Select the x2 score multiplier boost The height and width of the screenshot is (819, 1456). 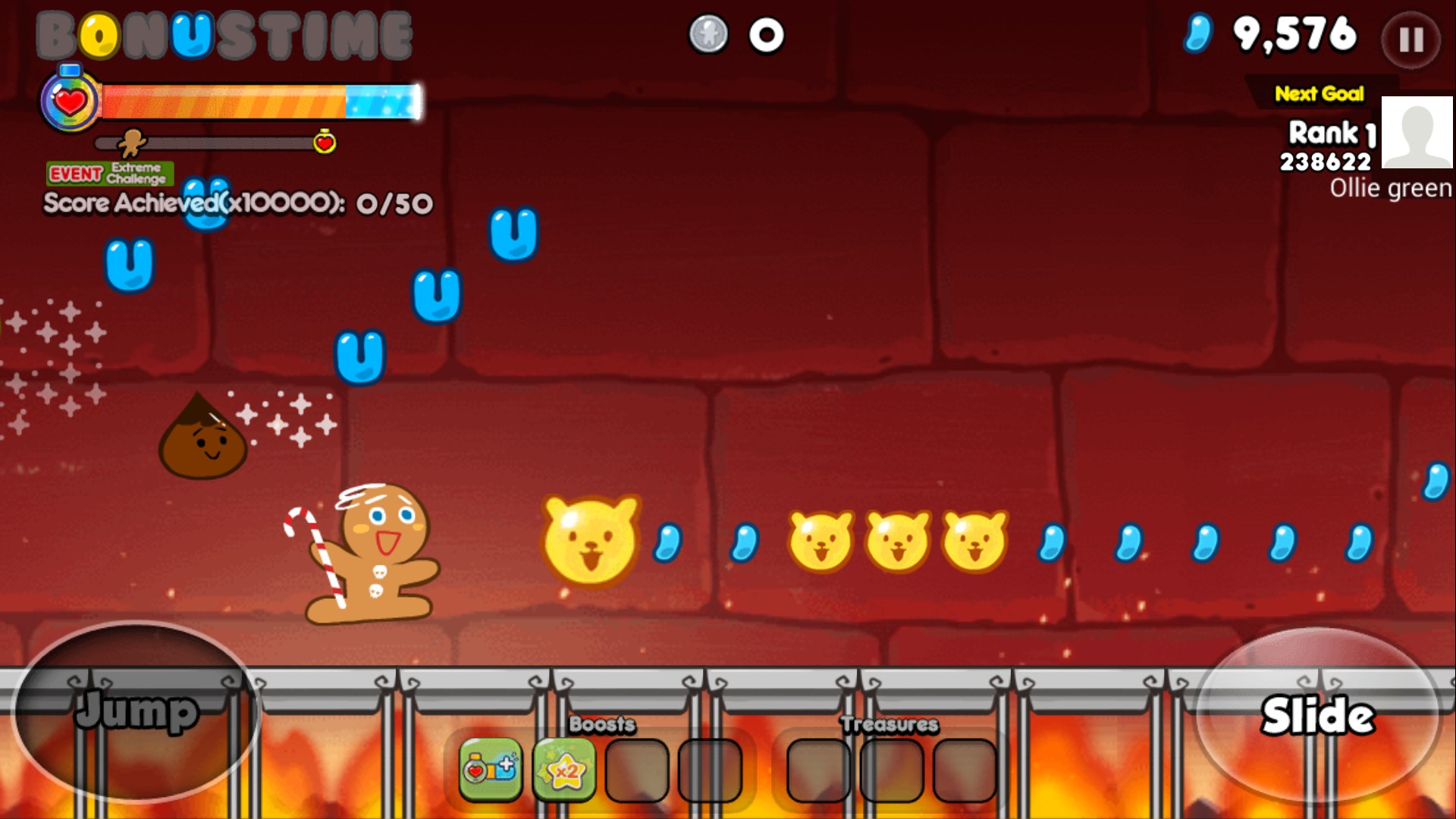565,770
